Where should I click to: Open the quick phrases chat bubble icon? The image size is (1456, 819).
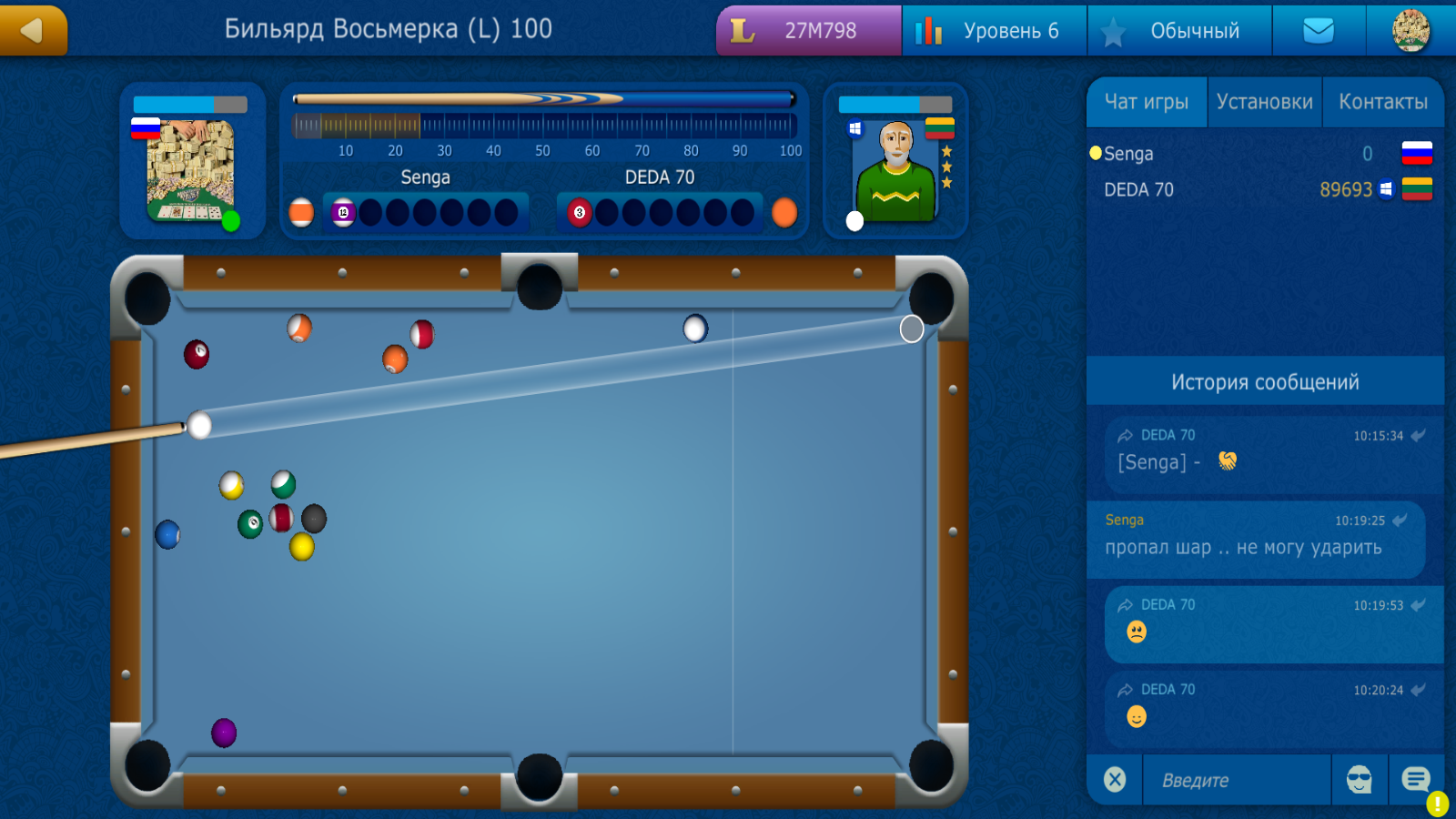pyautogui.click(x=1416, y=780)
